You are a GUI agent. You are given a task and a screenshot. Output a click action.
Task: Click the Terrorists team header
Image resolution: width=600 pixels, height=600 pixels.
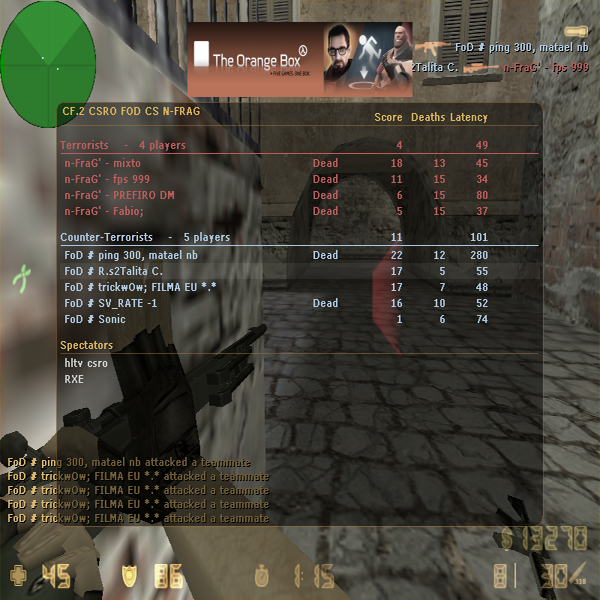(123, 146)
